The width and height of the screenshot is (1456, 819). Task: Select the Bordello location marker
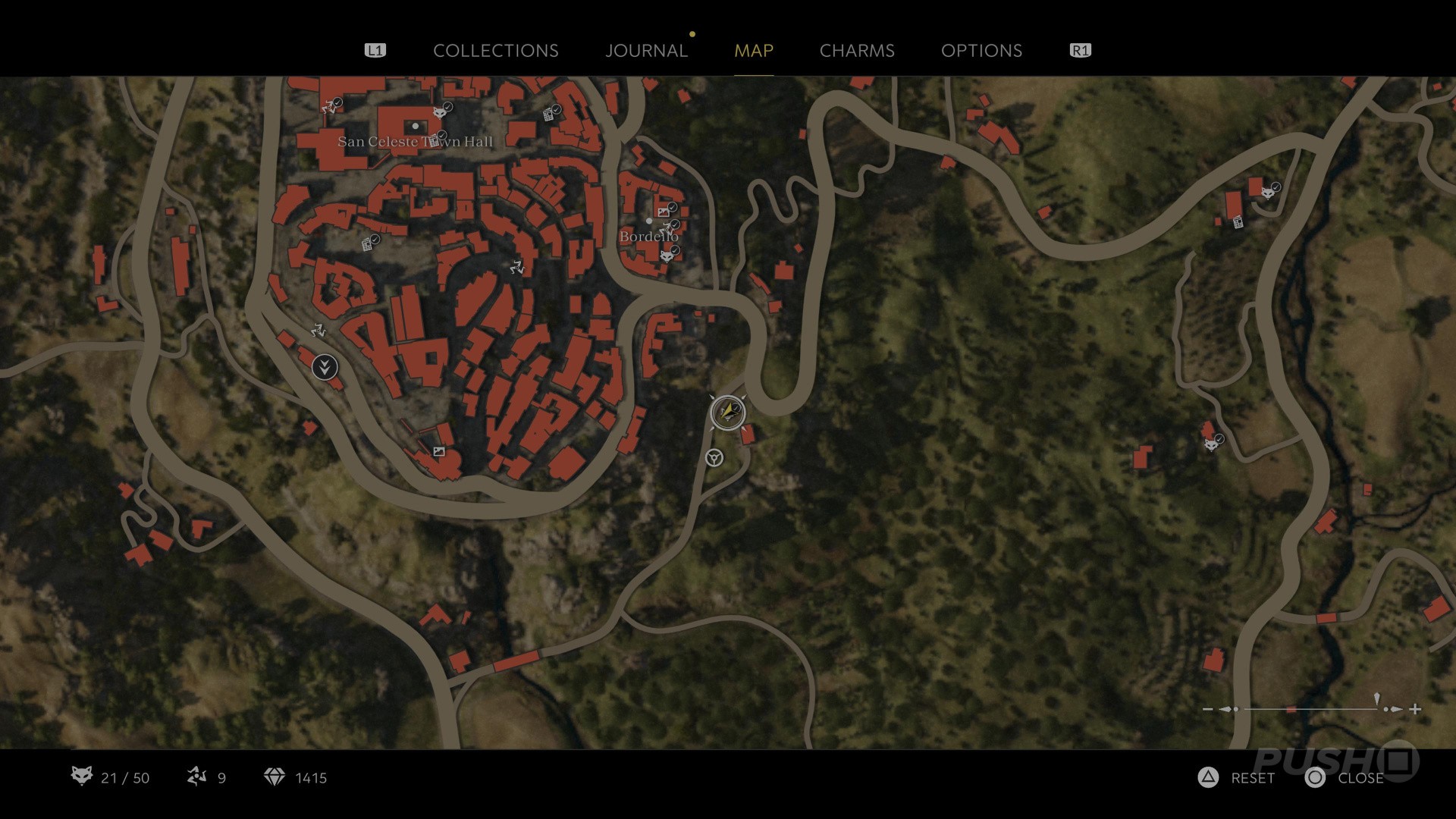tap(649, 221)
